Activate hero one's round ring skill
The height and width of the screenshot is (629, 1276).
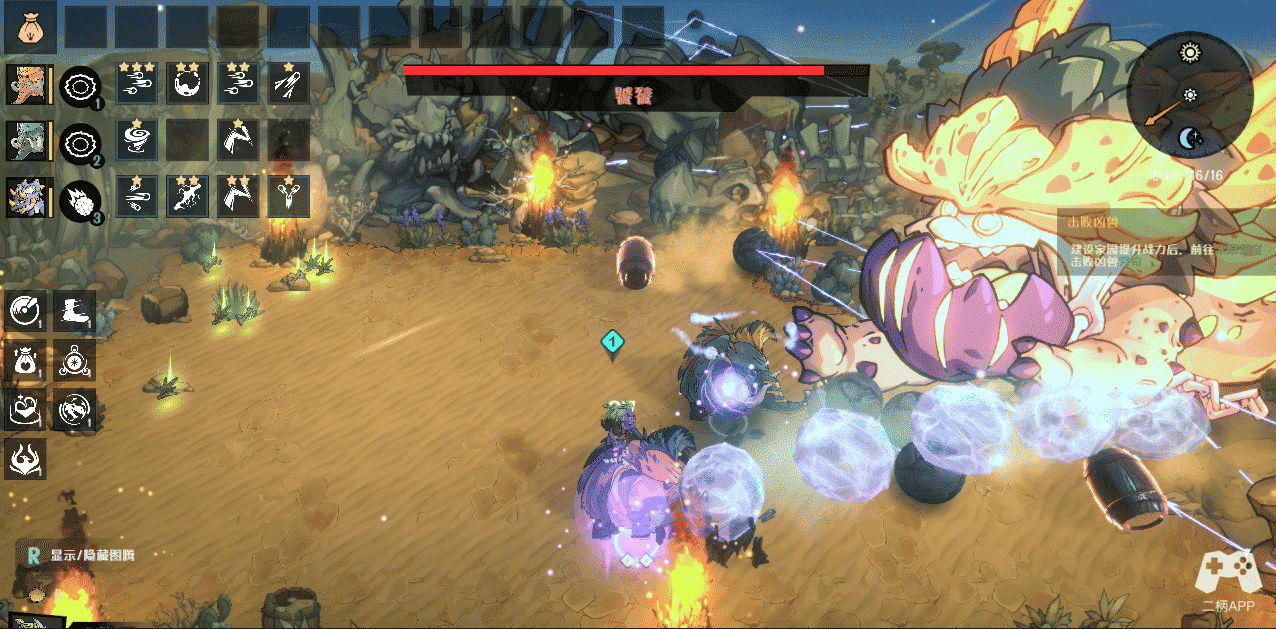coord(79,87)
